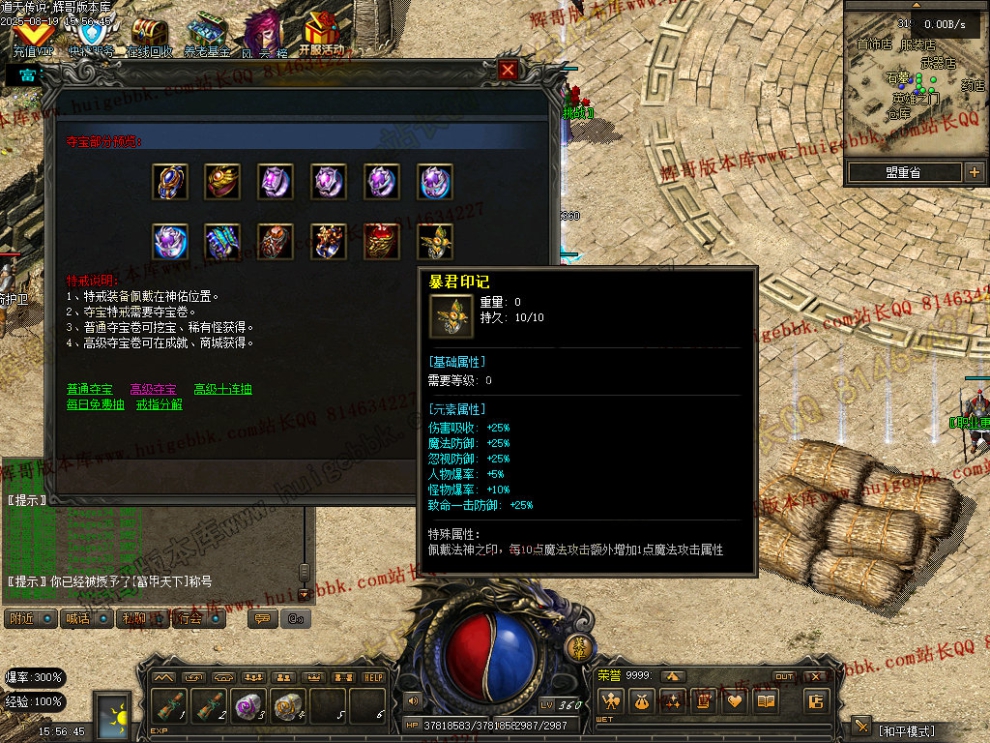The width and height of the screenshot is (990, 743).
Task: Toggle the 喊话 shout chat channel
Action: 86,619
